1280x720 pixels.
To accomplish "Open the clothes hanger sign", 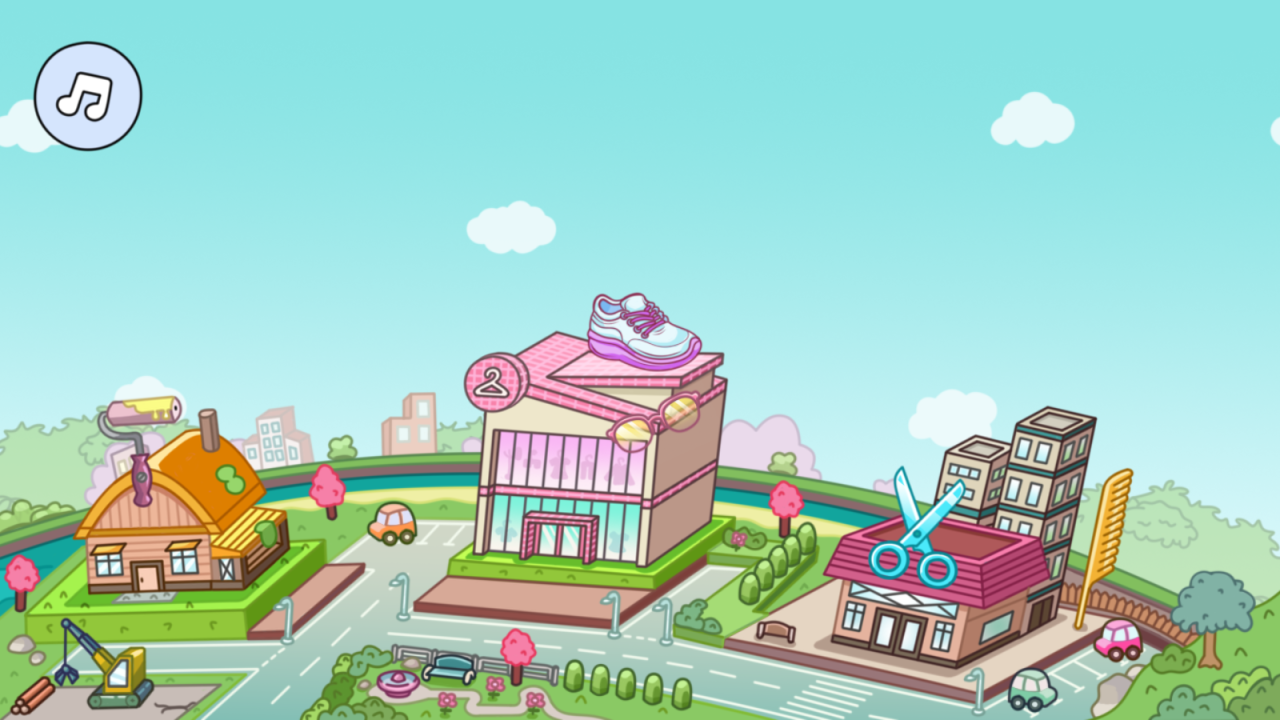I will [494, 380].
